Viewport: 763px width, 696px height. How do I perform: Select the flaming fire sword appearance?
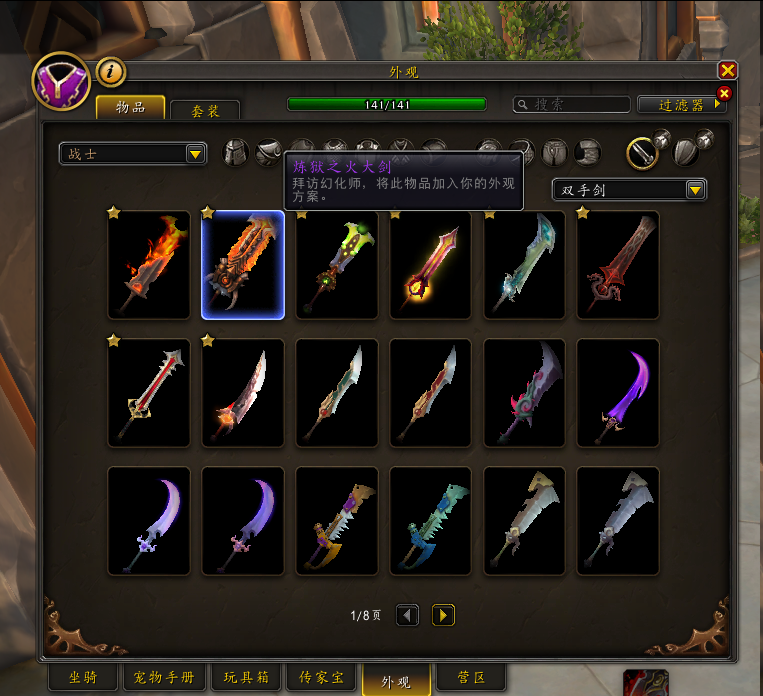click(149, 265)
